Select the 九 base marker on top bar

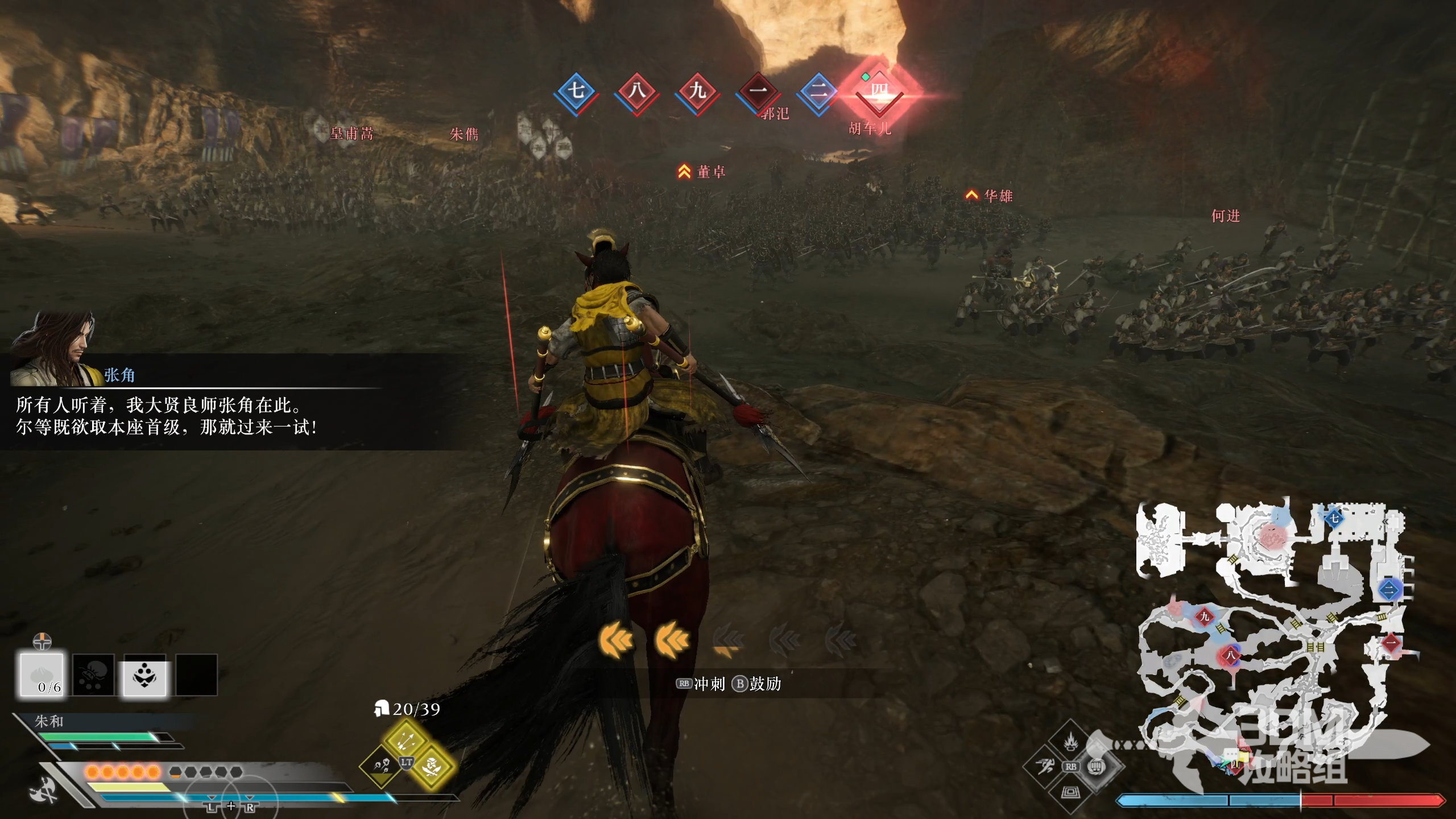click(697, 91)
